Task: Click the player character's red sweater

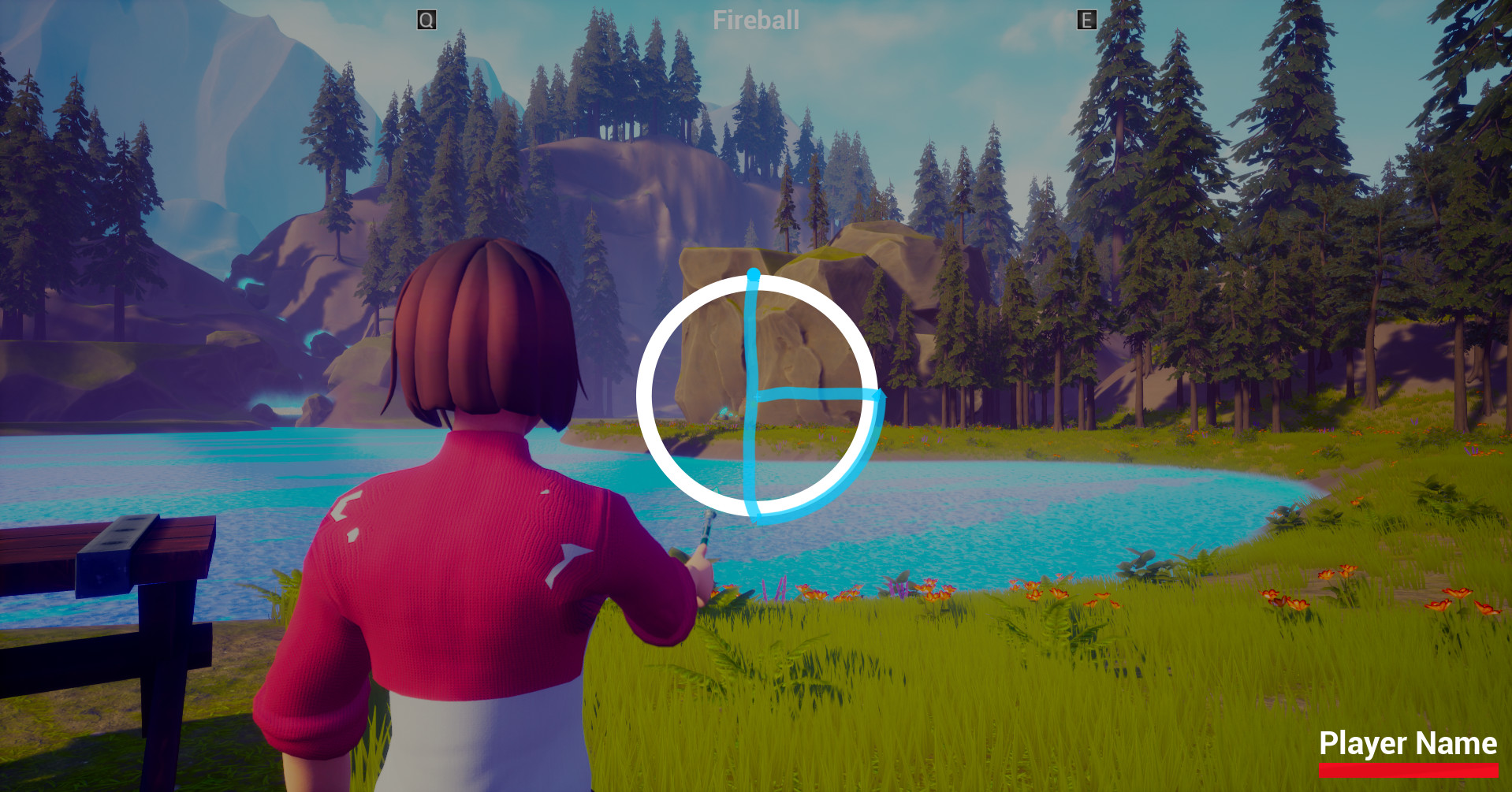Action: 473,567
